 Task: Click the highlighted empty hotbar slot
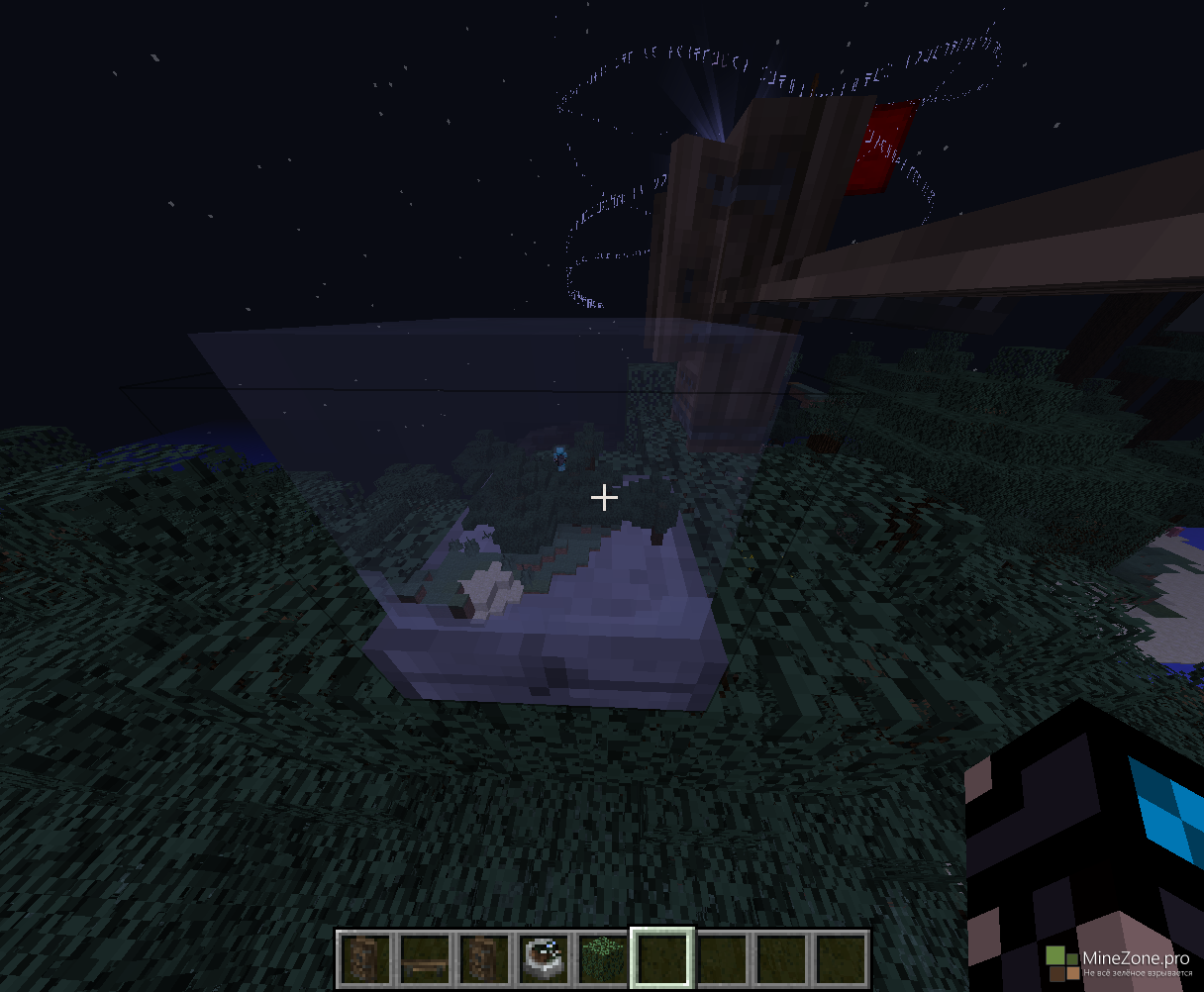(661, 958)
